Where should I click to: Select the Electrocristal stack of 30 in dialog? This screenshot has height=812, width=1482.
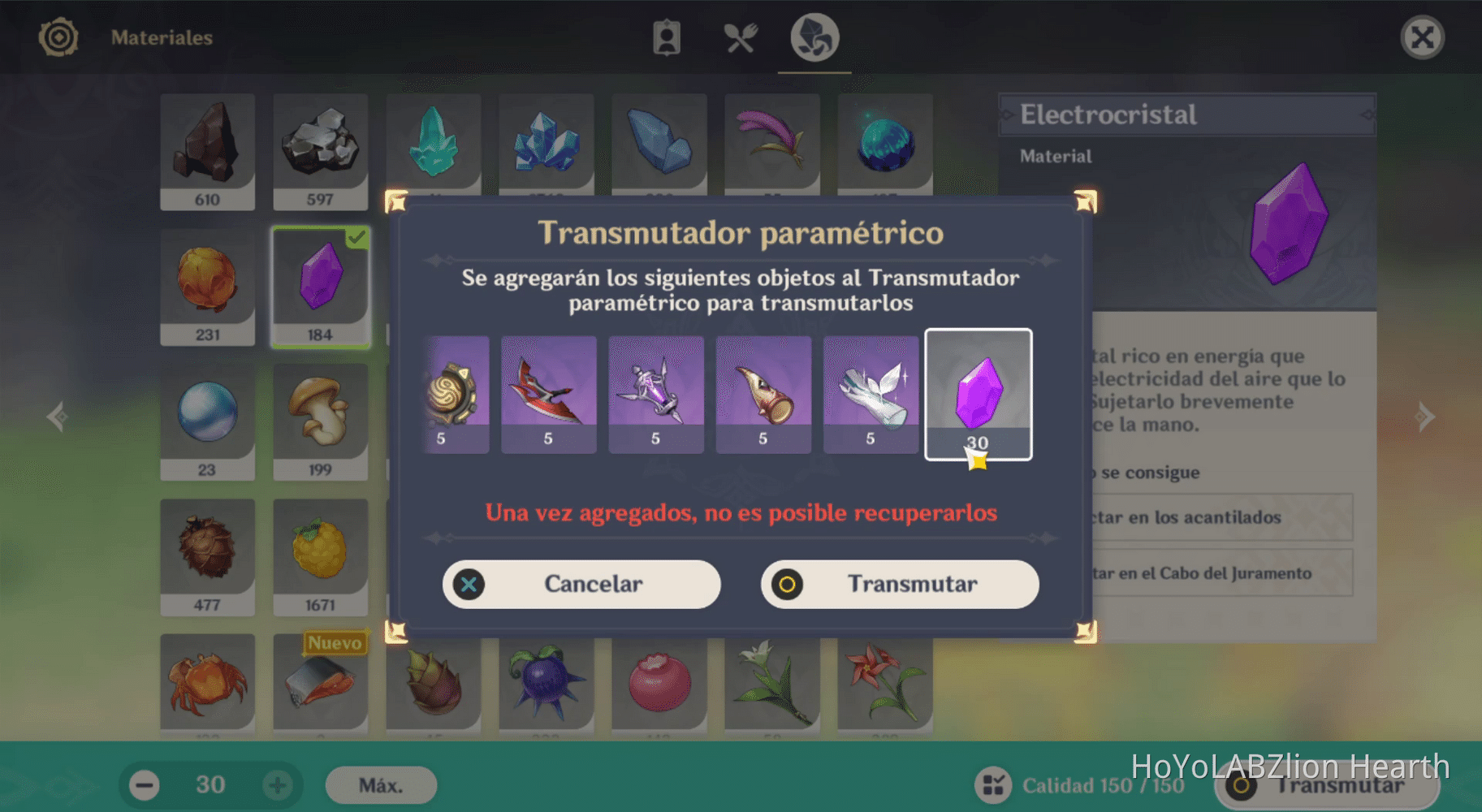coord(979,394)
